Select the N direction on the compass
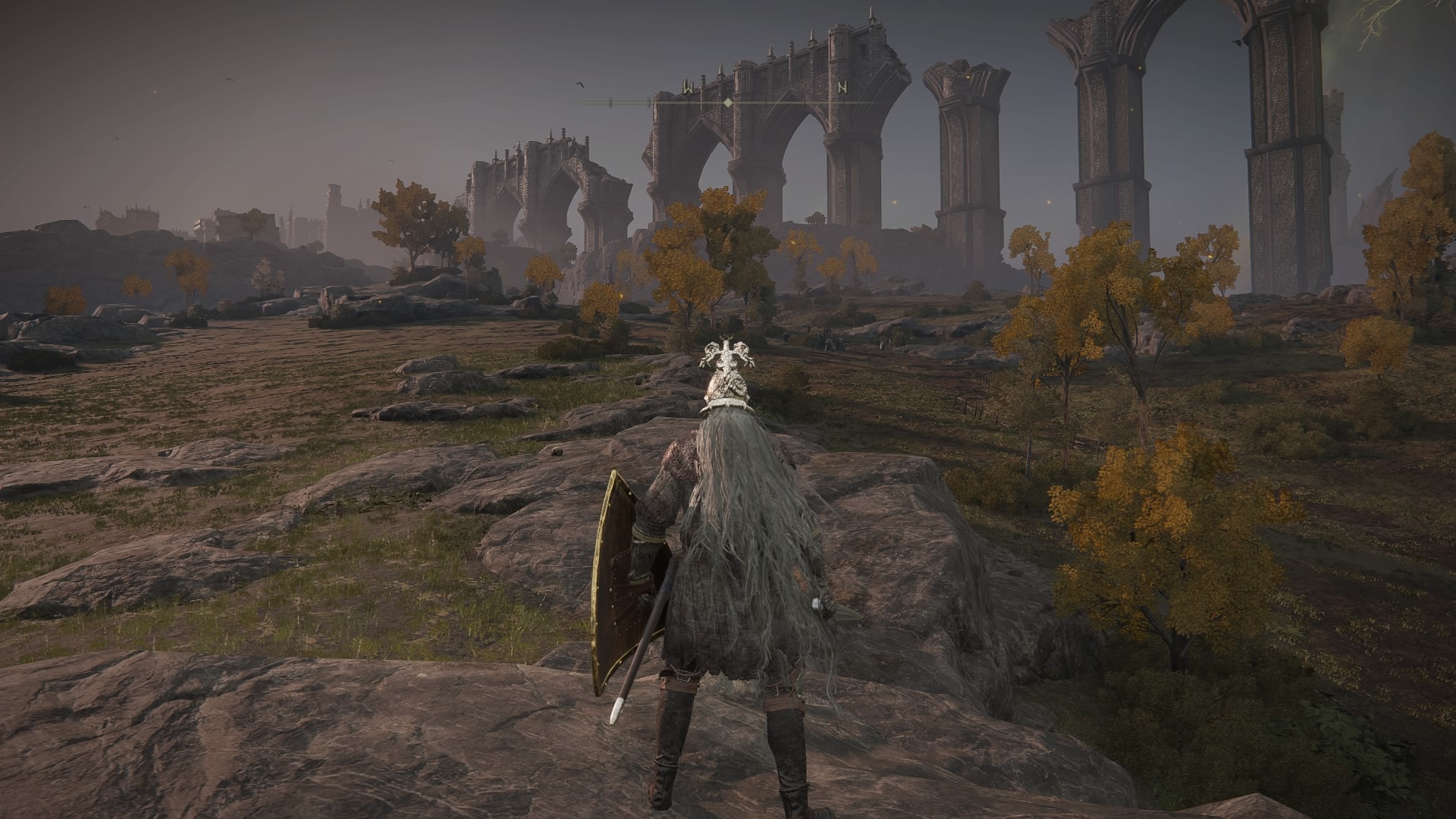Viewport: 1456px width, 819px height. coord(842,87)
